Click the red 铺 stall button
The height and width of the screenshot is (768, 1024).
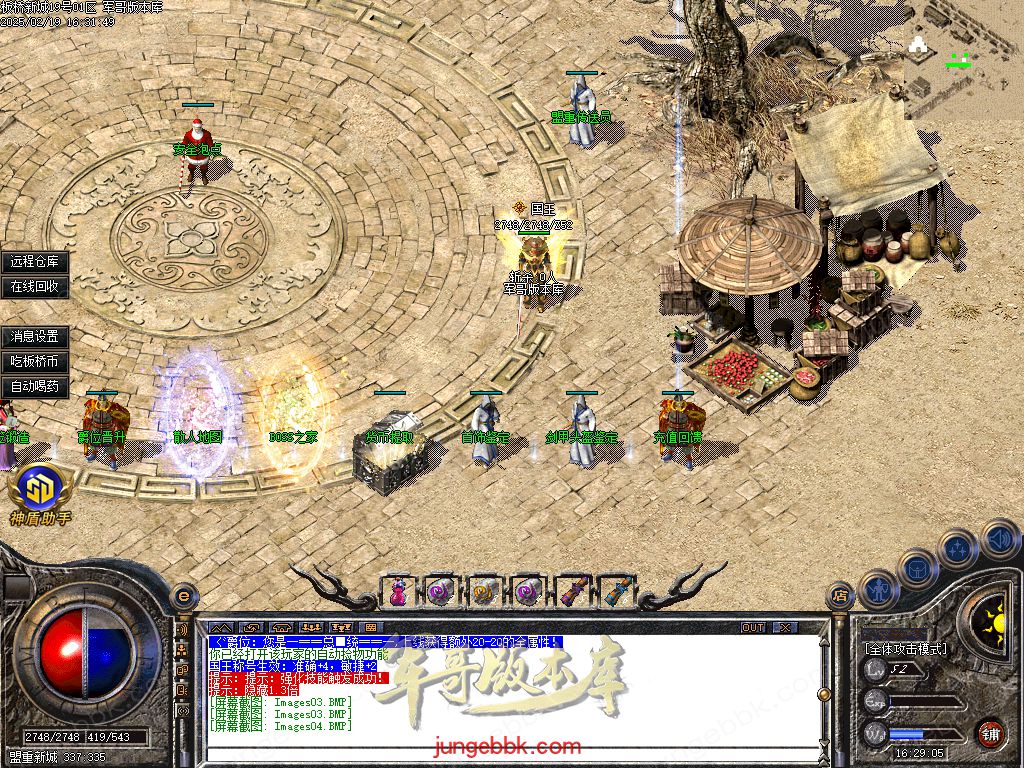[990, 733]
